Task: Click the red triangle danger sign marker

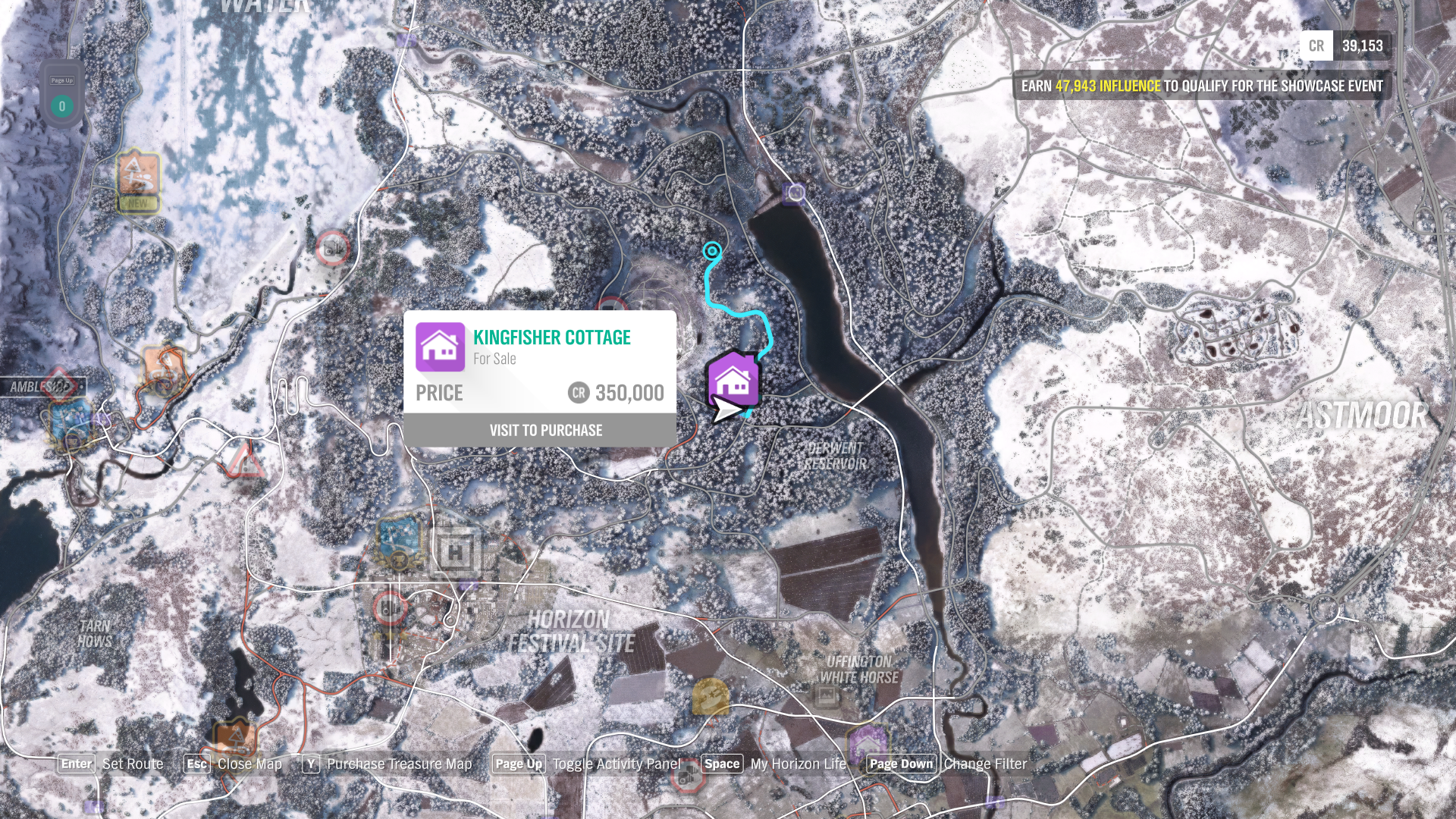Action: 244,460
